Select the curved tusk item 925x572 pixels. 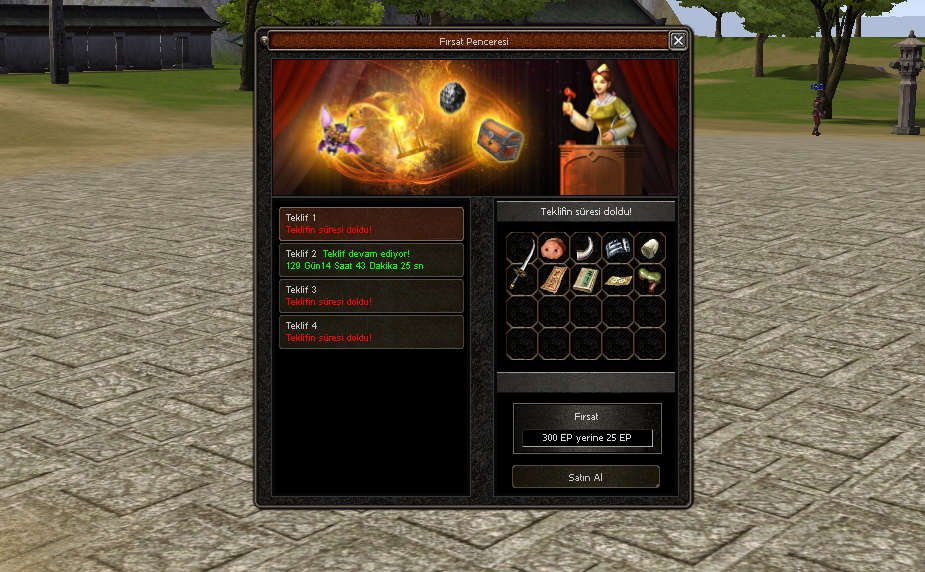click(586, 248)
